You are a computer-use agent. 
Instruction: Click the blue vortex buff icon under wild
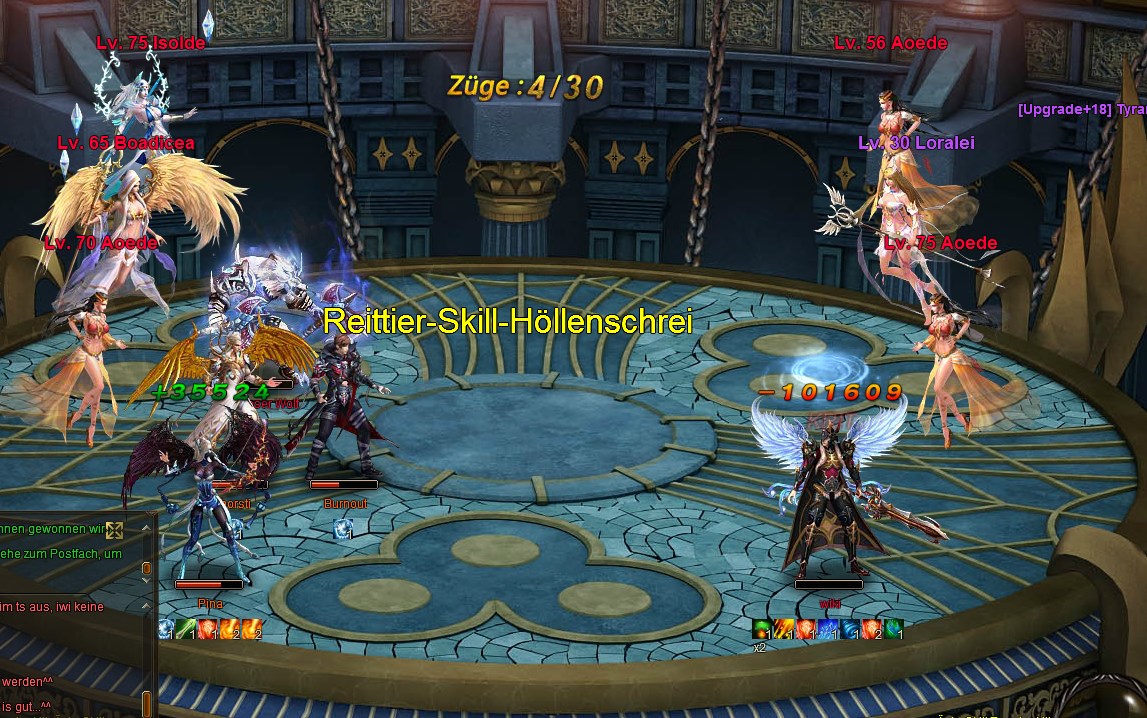click(x=849, y=629)
